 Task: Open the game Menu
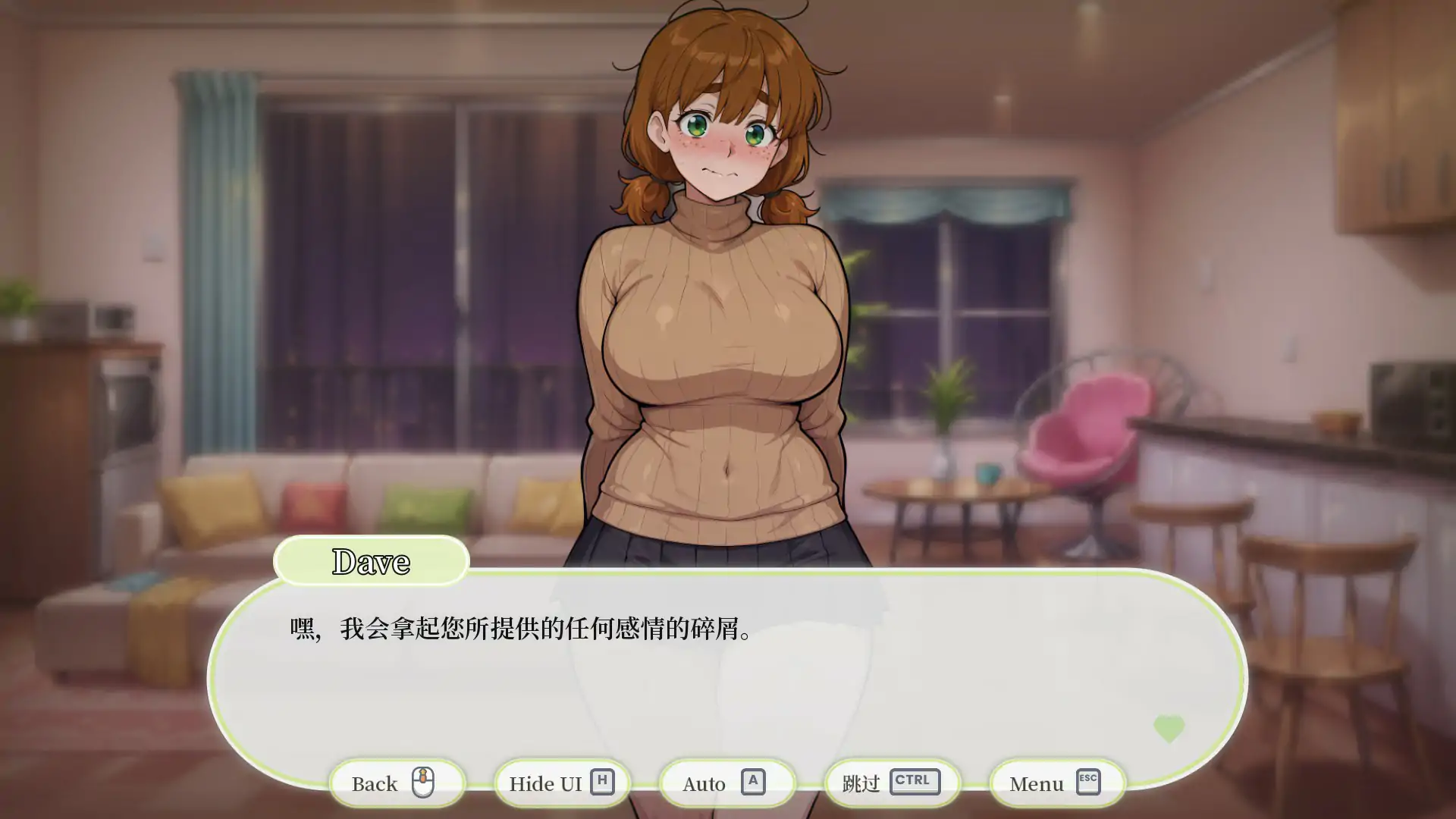click(1035, 783)
